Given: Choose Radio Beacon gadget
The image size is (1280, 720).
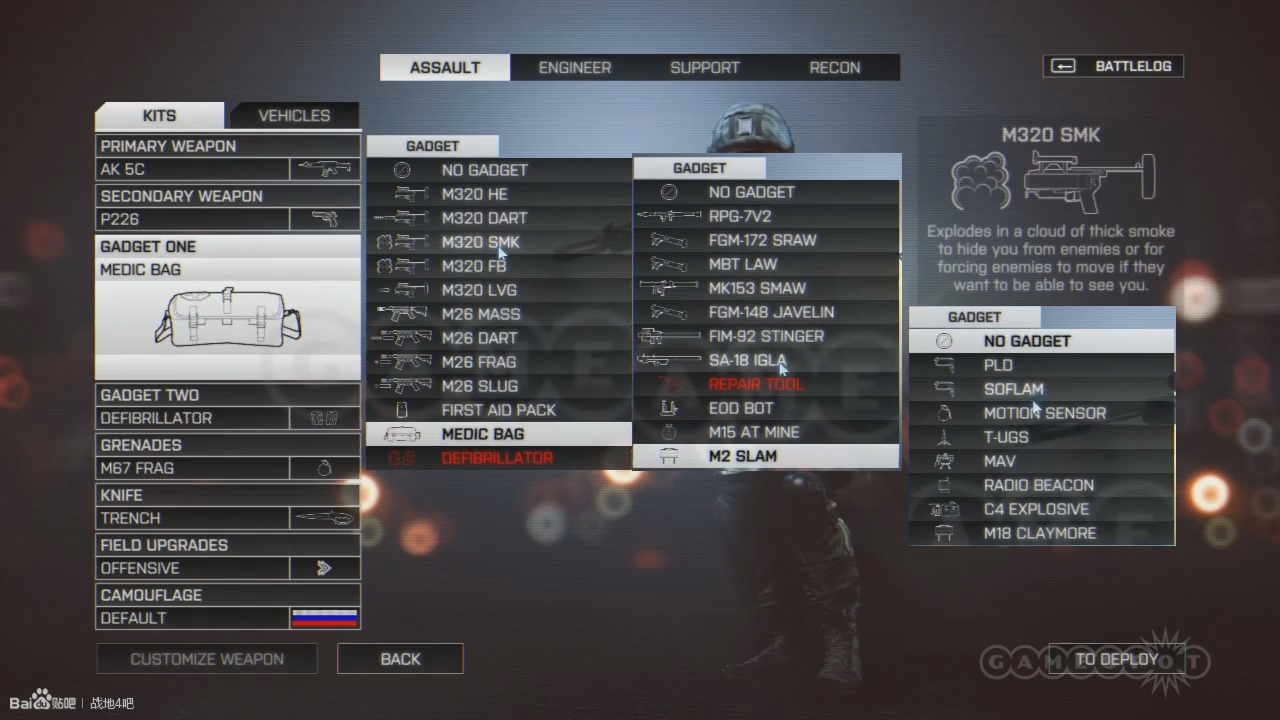Looking at the screenshot, I should (1038, 485).
